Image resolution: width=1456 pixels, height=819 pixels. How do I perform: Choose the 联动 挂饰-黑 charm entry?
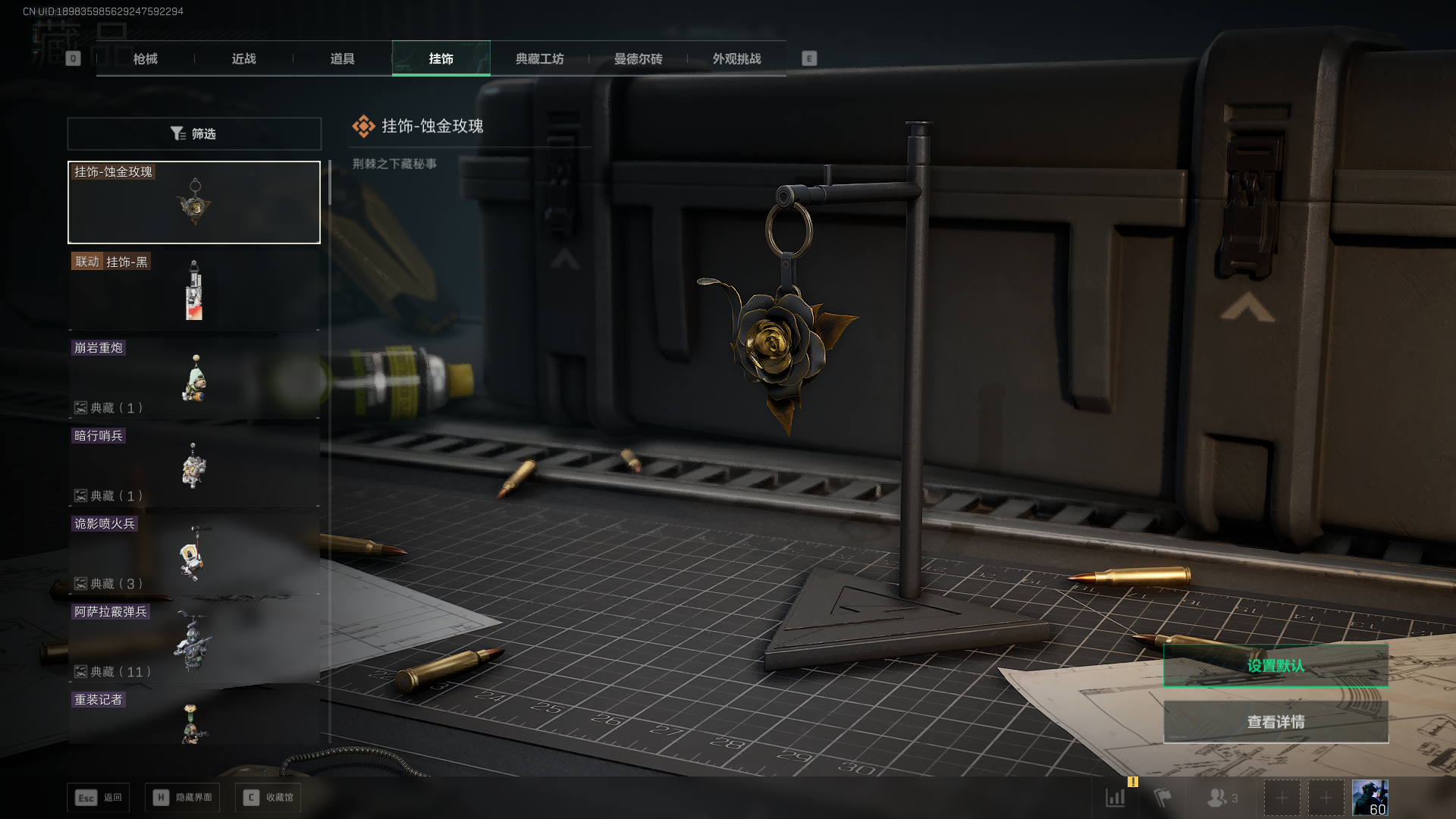point(194,290)
